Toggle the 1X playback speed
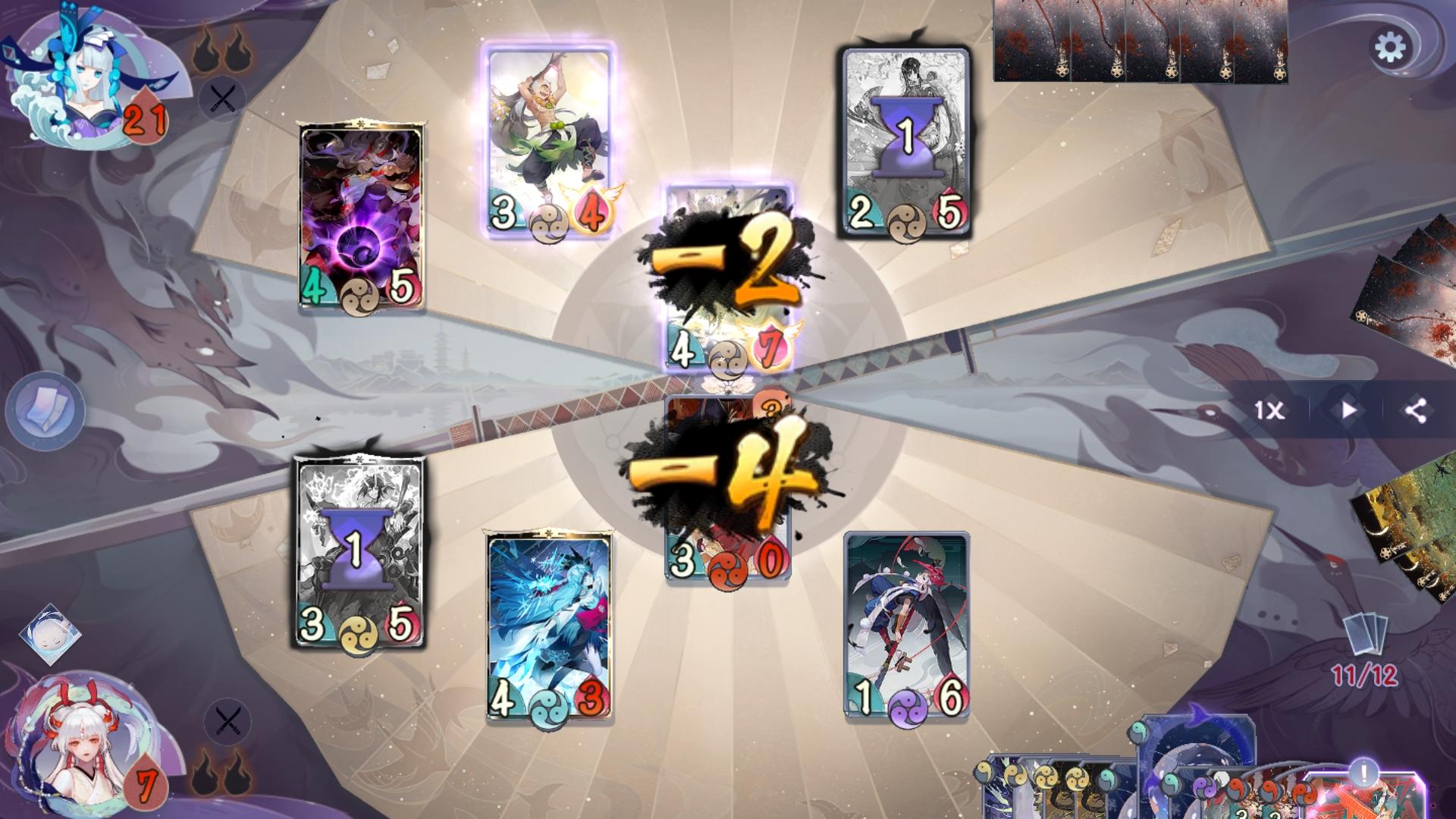The width and height of the screenshot is (1456, 819). pos(1269,412)
